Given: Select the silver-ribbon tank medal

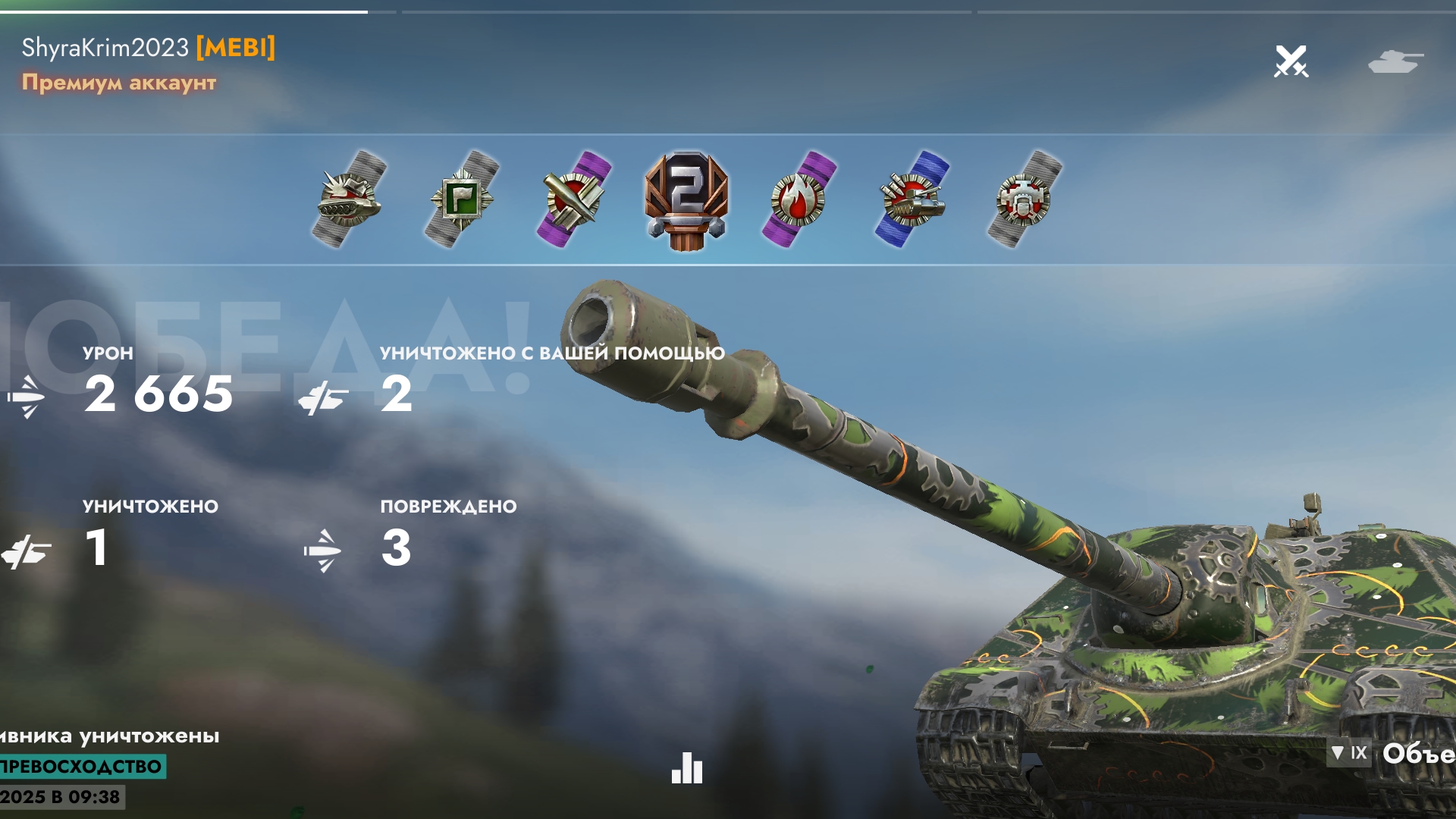Looking at the screenshot, I should point(348,199).
